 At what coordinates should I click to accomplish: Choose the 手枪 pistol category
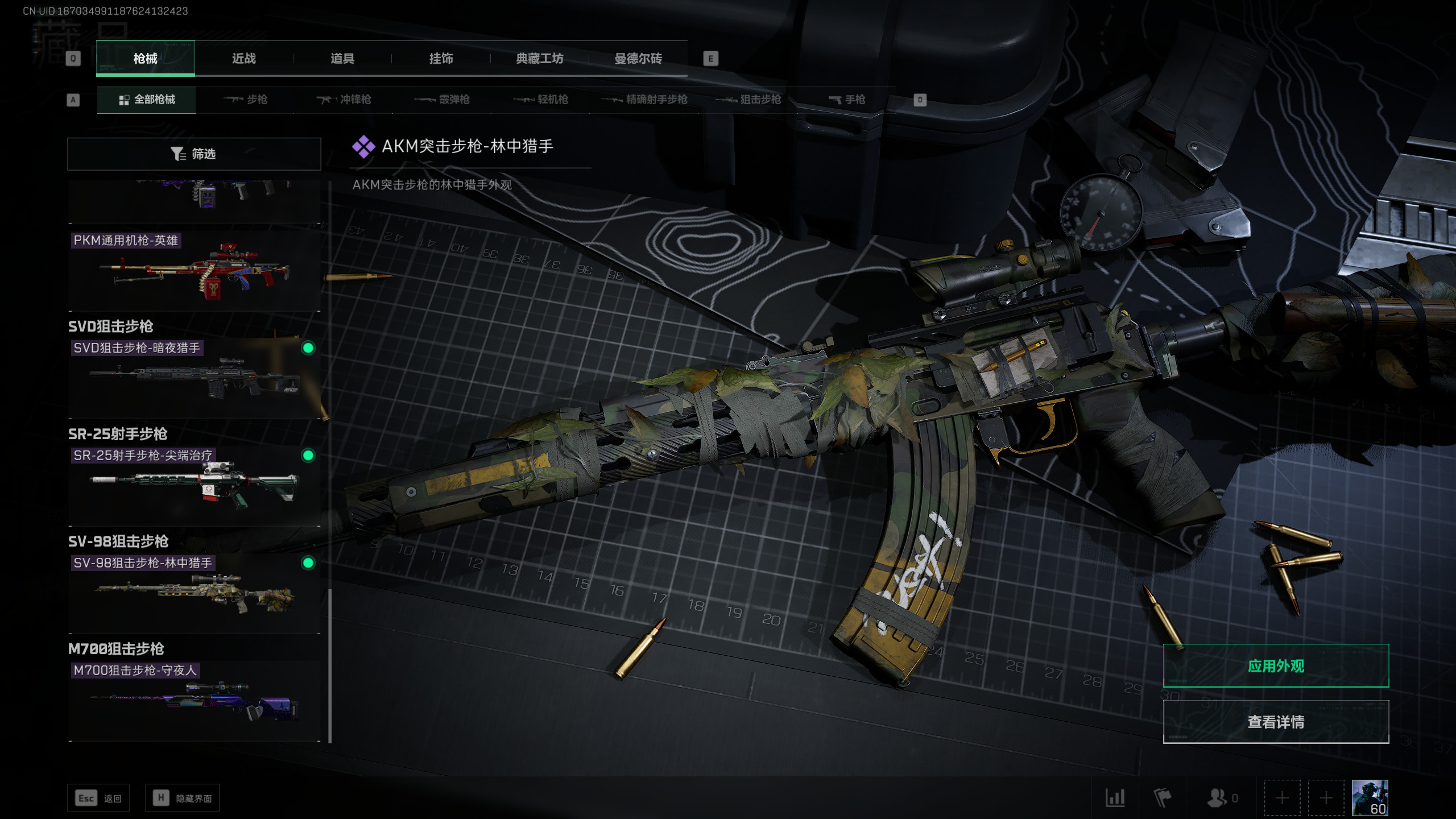[x=847, y=100]
